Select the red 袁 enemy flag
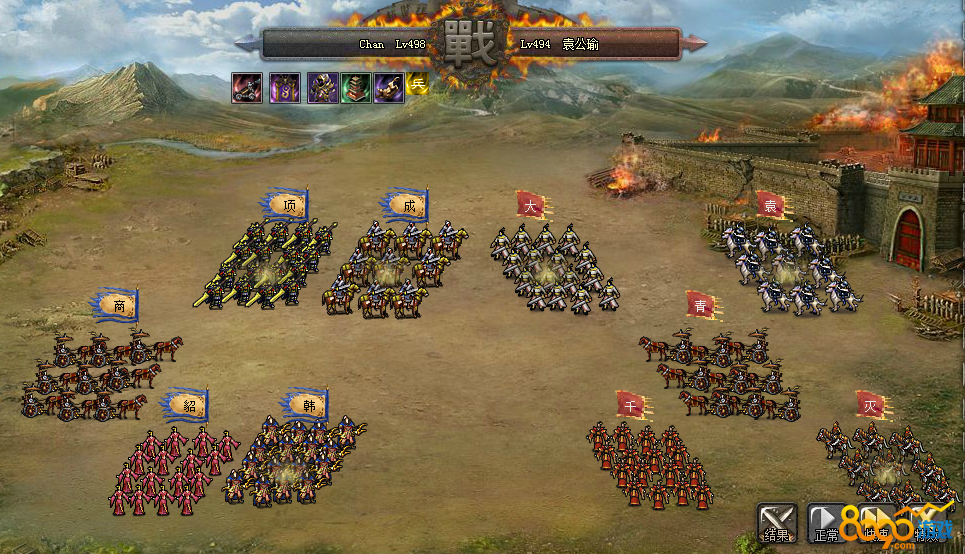The width and height of the screenshot is (965, 554). pyautogui.click(x=770, y=205)
